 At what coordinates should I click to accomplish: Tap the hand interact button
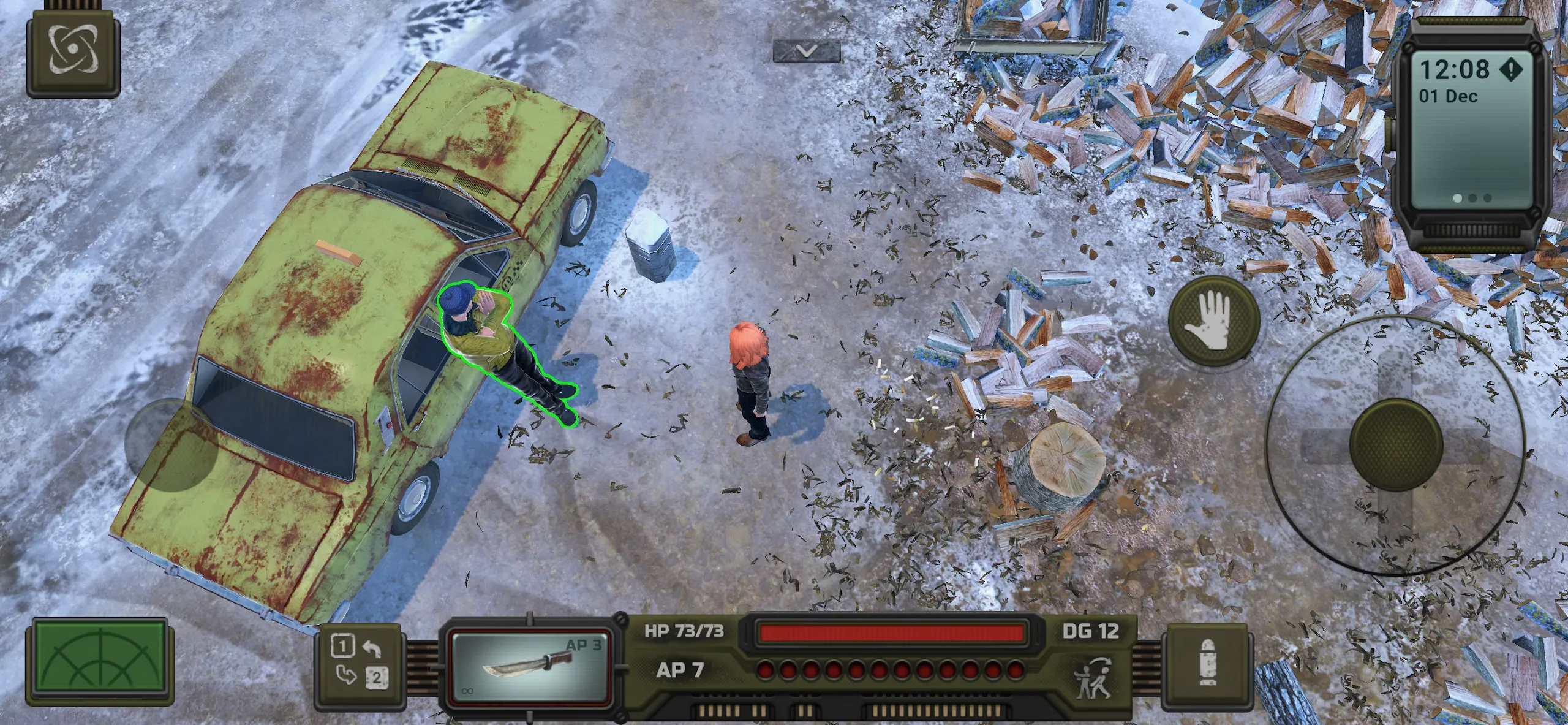pyautogui.click(x=1213, y=321)
